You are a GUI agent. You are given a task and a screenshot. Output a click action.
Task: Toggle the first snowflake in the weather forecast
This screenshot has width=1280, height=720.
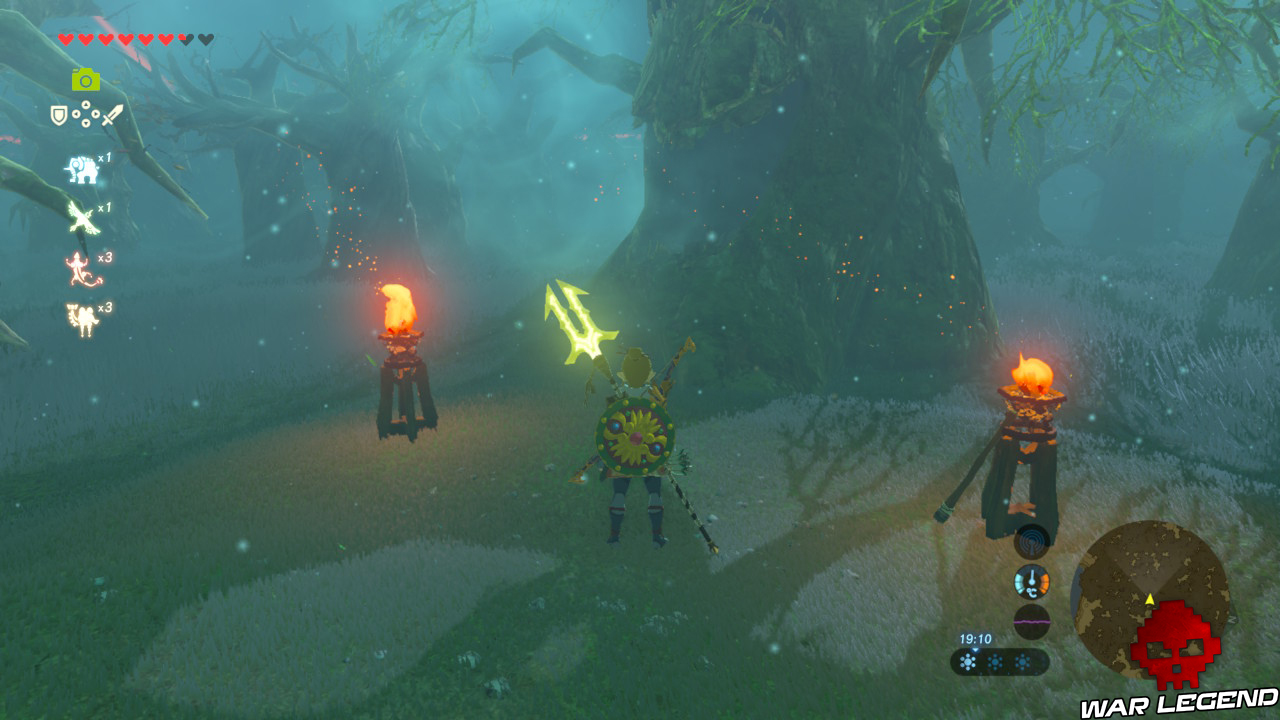click(x=969, y=661)
